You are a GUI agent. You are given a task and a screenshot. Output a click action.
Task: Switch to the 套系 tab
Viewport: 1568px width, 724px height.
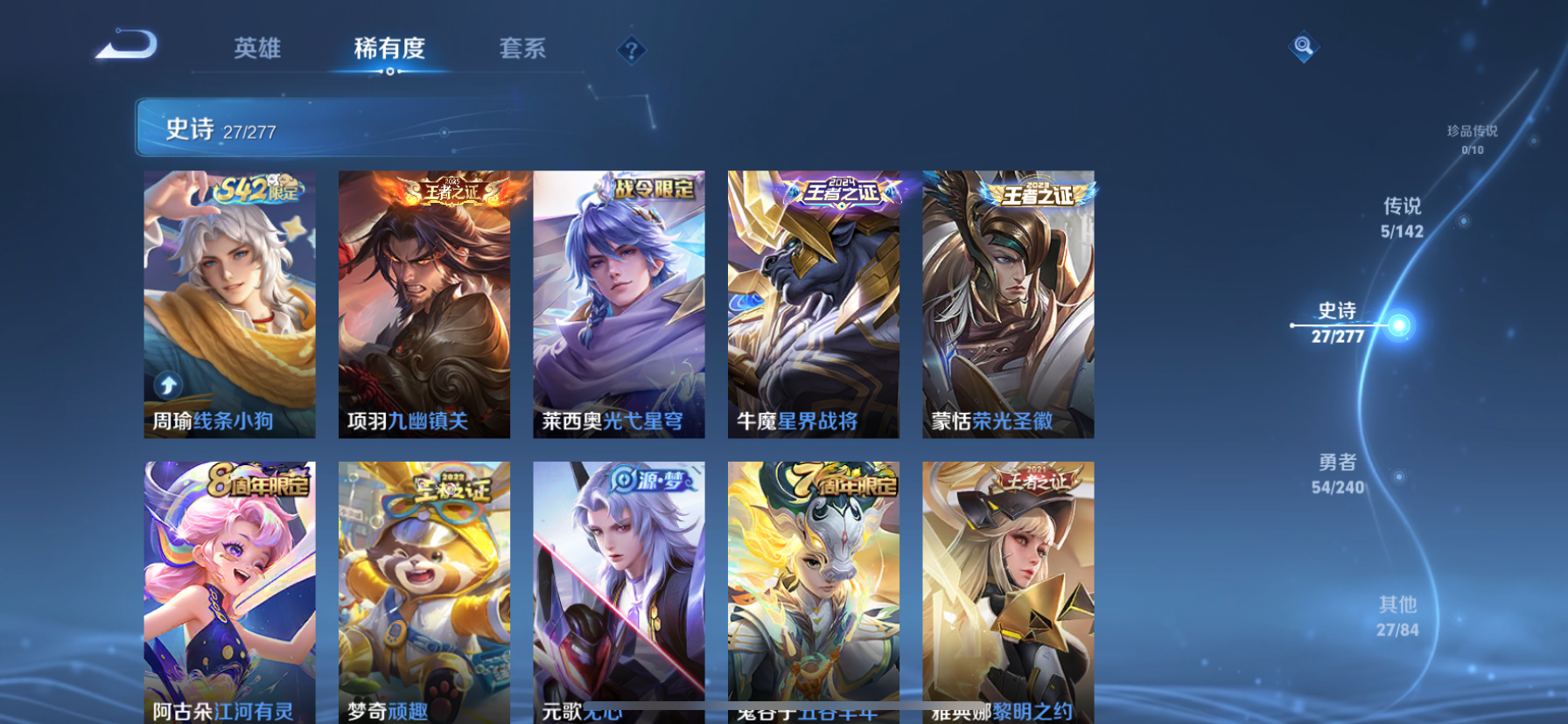point(523,50)
